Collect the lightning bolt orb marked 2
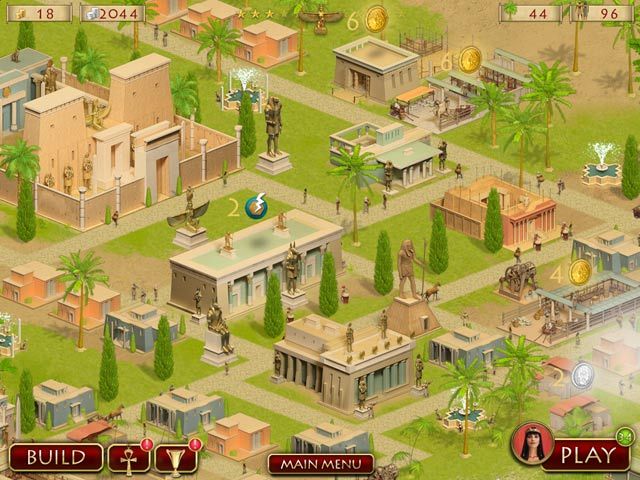Image resolution: width=640 pixels, height=480 pixels. click(256, 207)
